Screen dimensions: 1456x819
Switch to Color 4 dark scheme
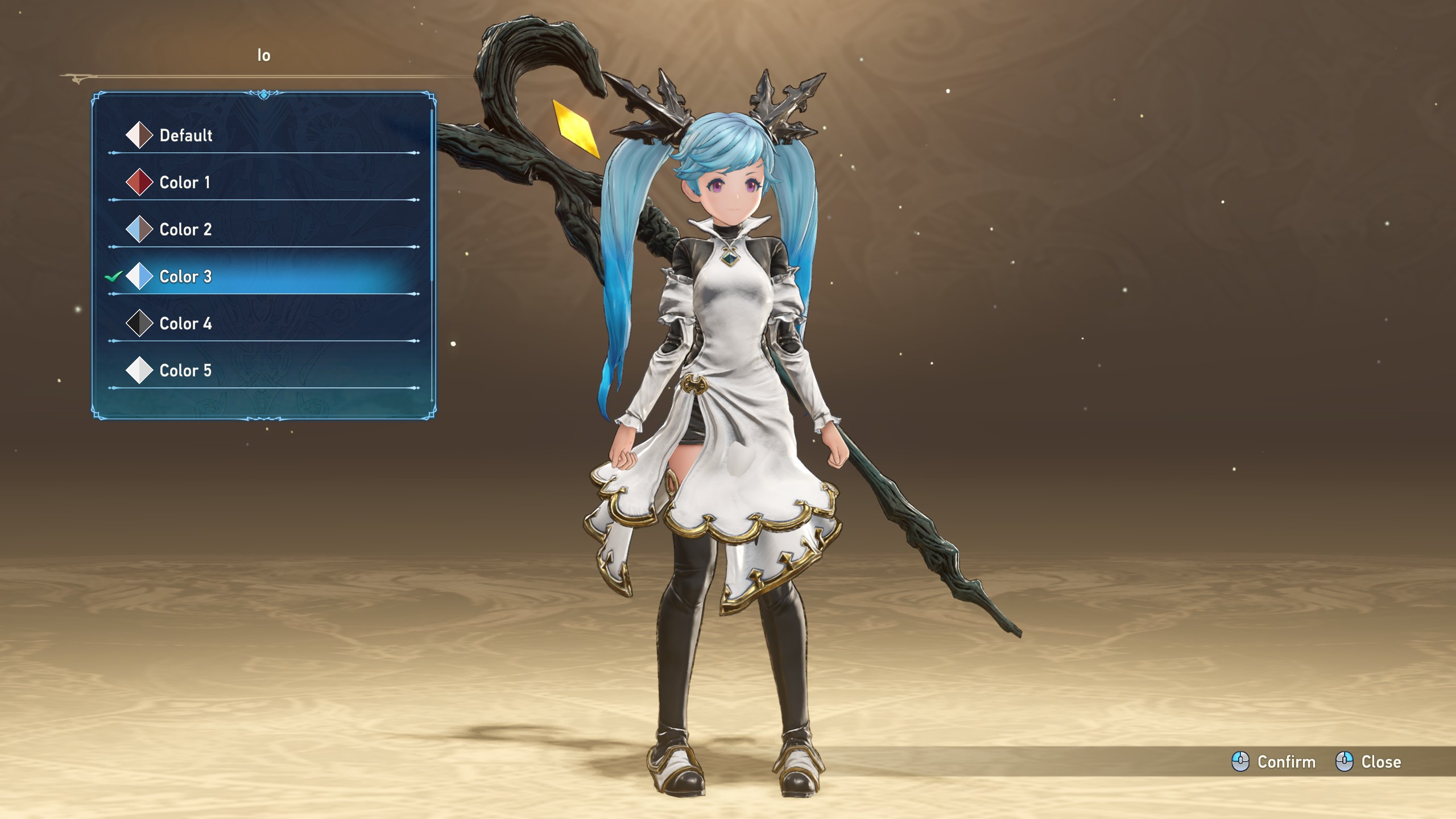point(185,324)
